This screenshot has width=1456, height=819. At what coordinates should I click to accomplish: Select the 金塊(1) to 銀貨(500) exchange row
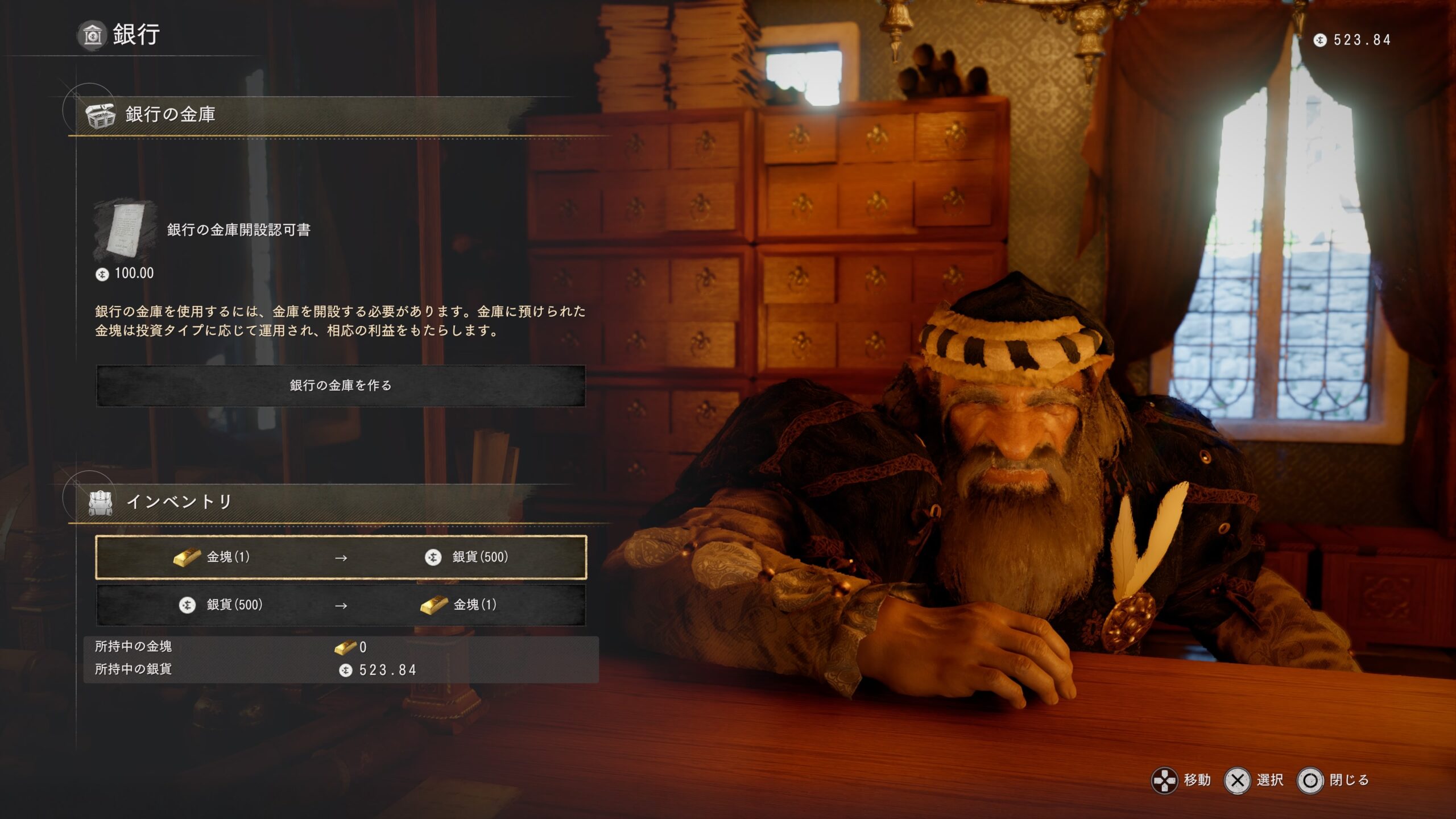pos(341,557)
